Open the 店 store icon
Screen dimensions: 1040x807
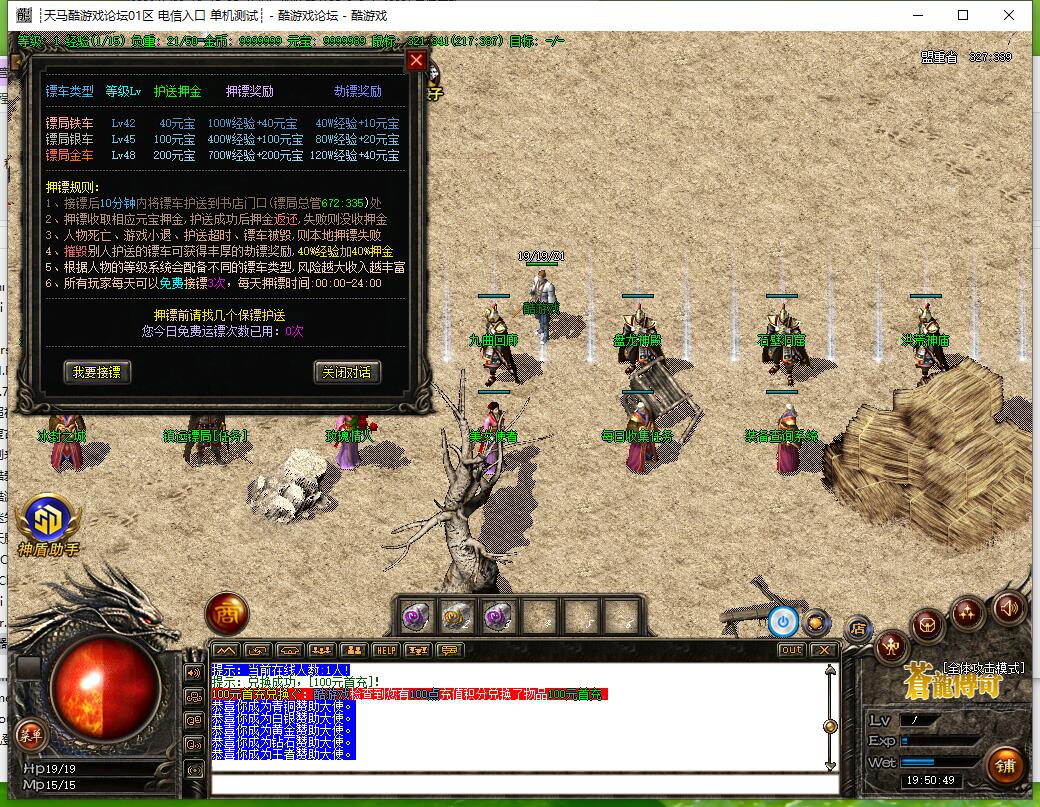[x=858, y=628]
